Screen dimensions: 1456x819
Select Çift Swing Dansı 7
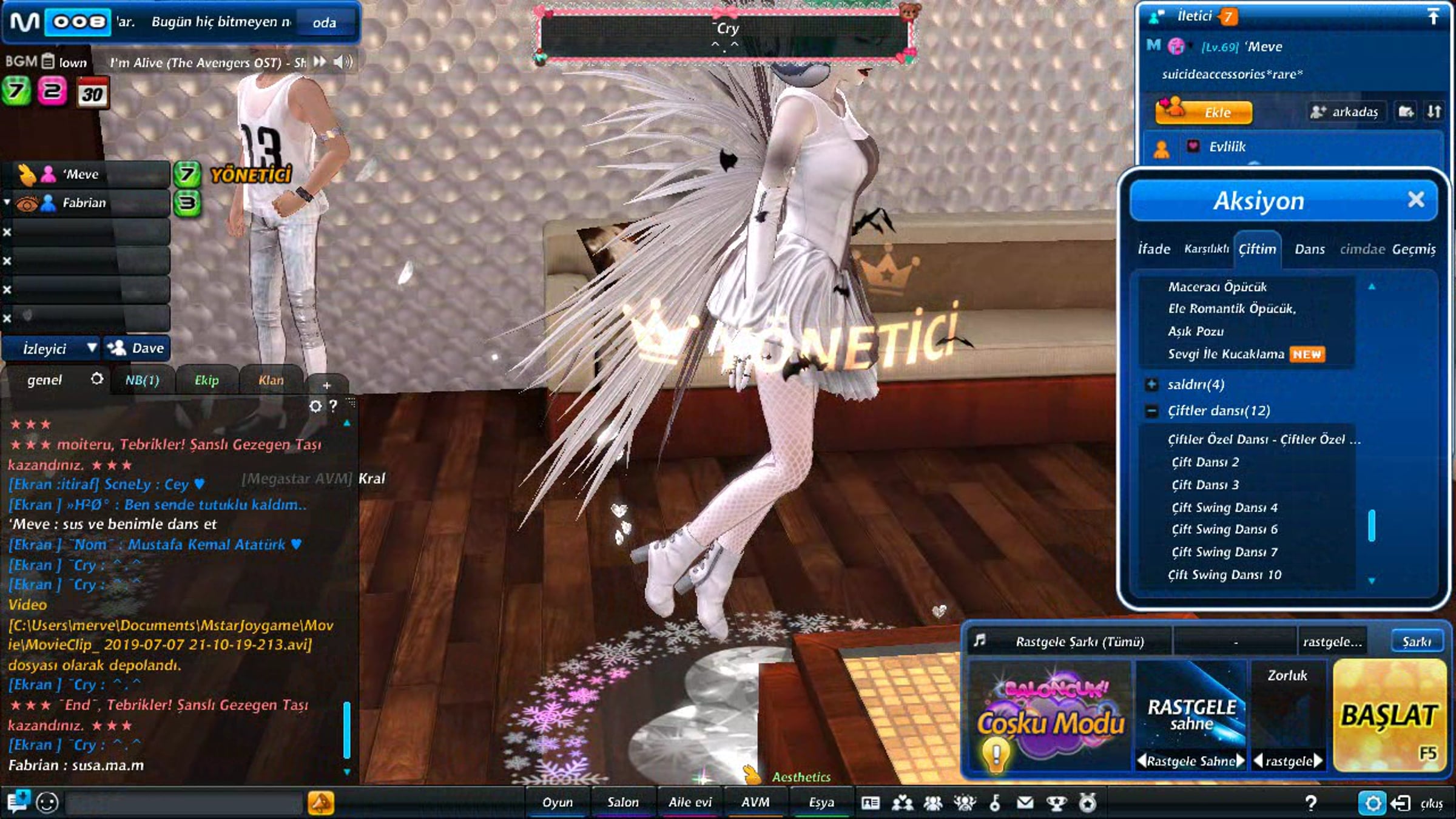point(1224,552)
